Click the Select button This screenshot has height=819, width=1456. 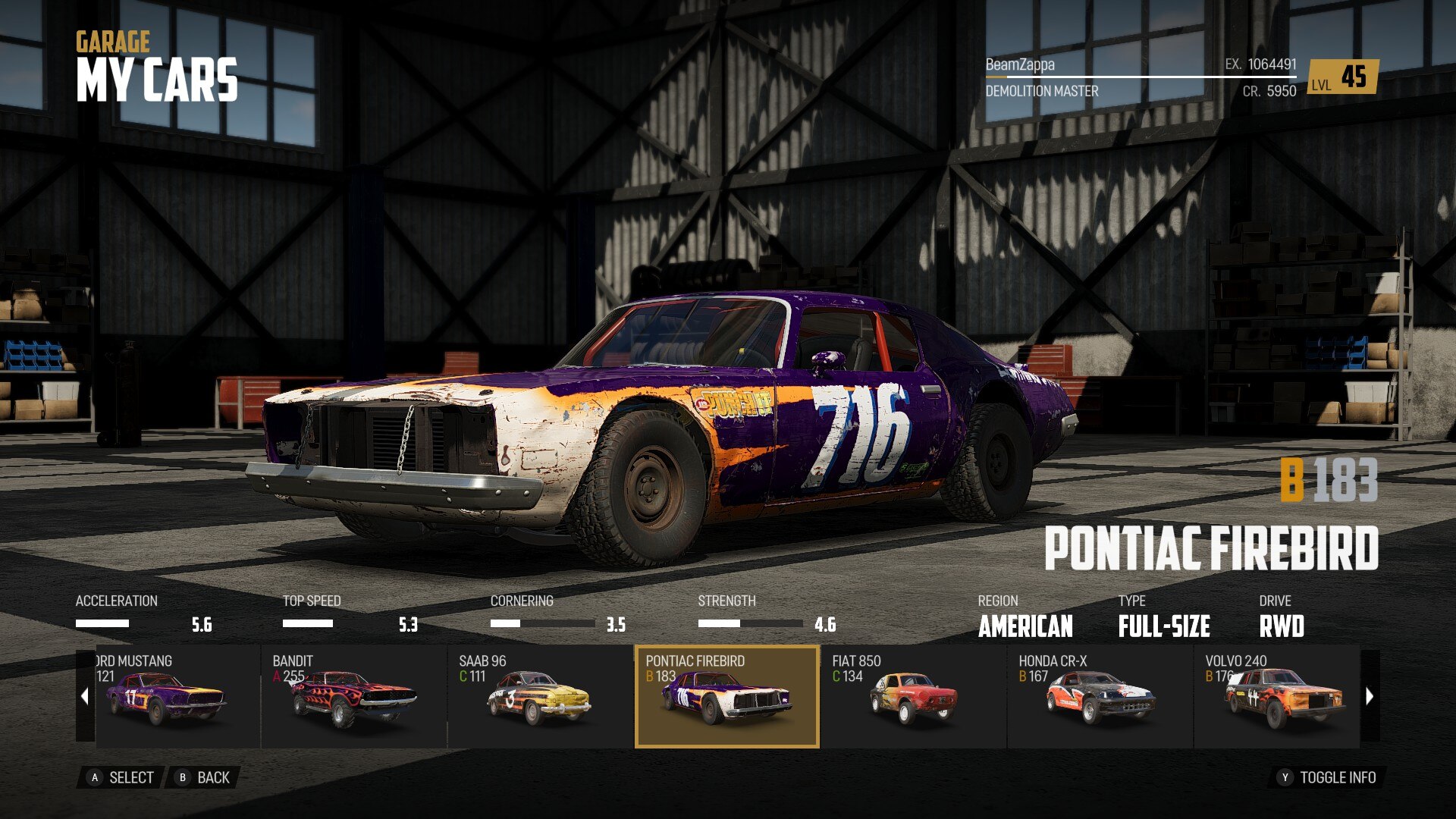(x=121, y=777)
